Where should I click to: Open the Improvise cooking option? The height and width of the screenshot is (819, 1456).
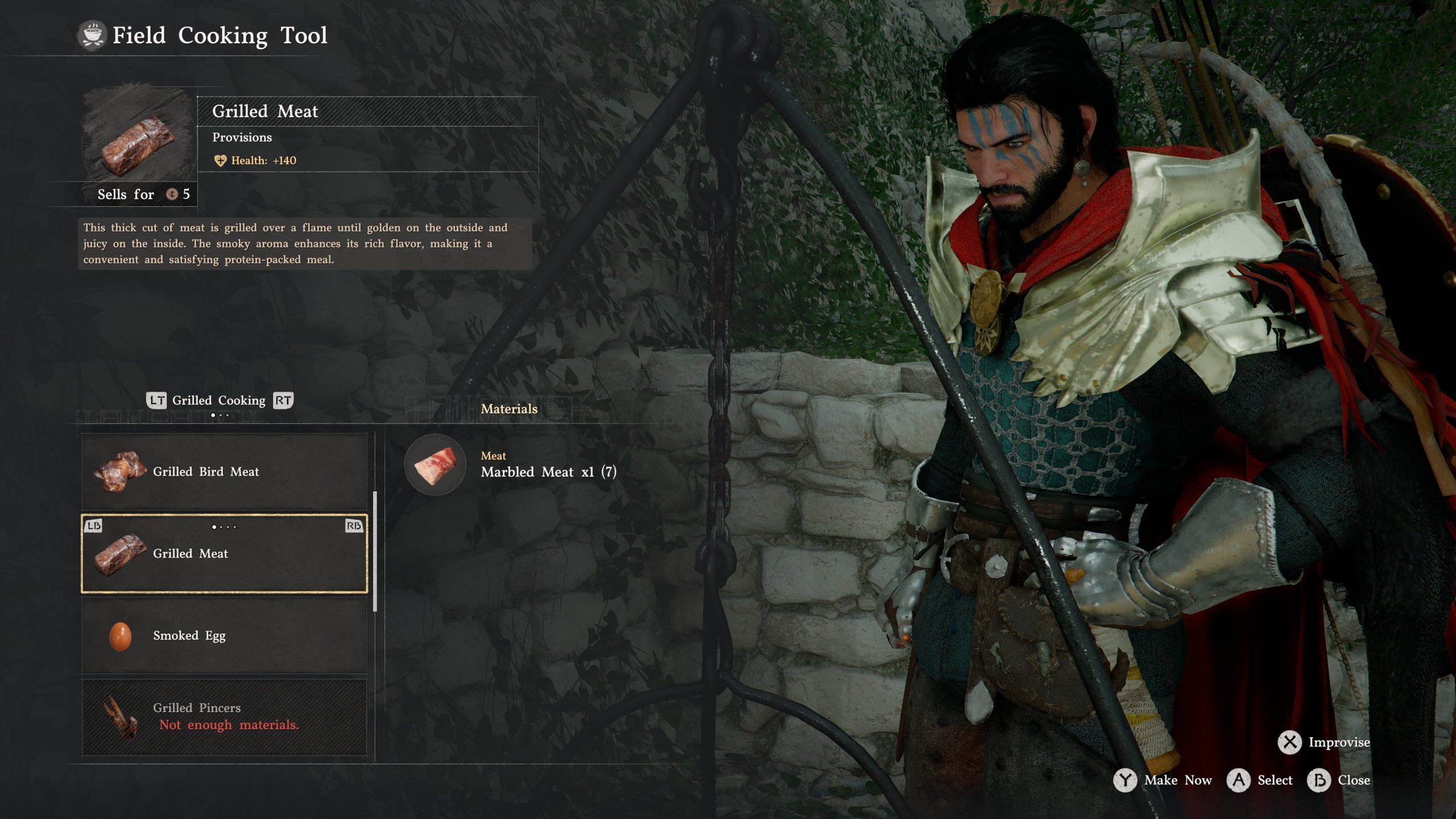tap(1324, 742)
